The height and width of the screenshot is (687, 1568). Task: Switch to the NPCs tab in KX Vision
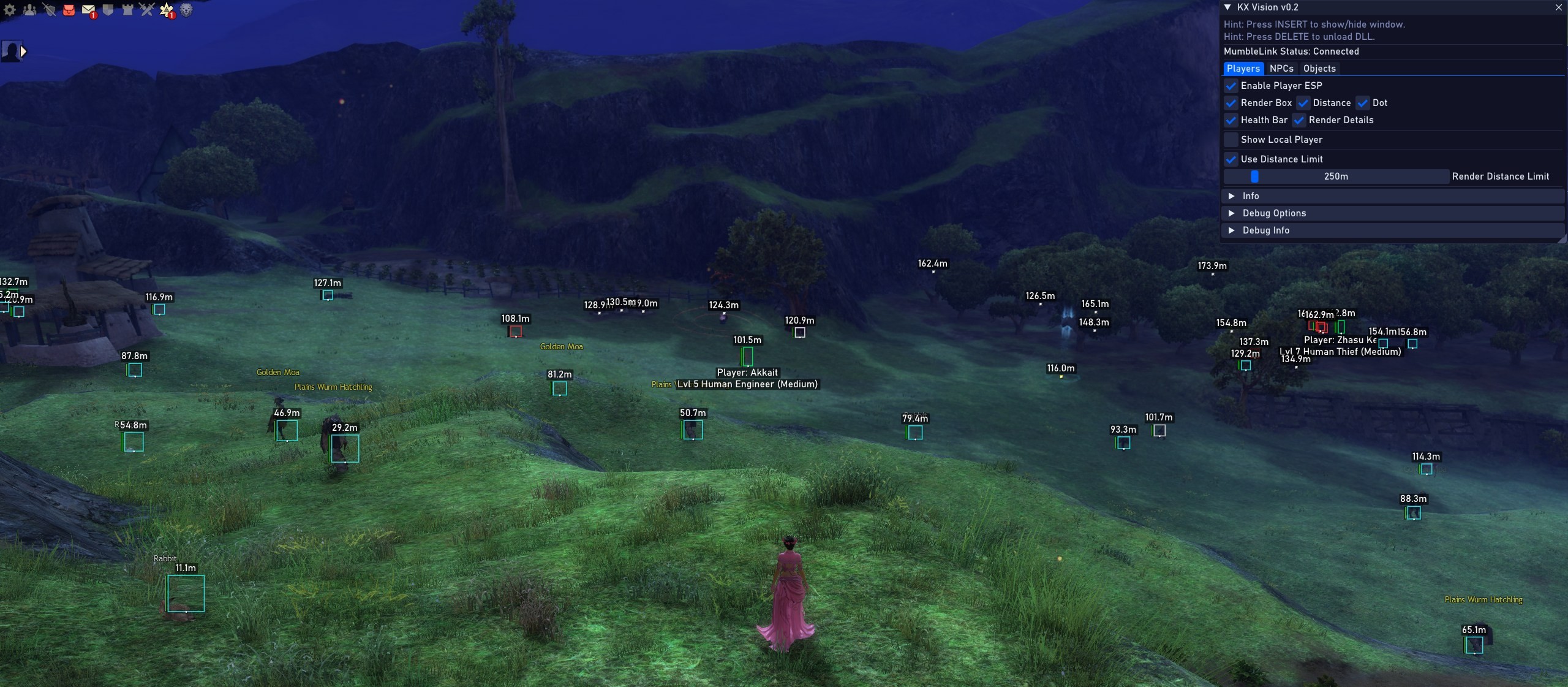point(1281,69)
